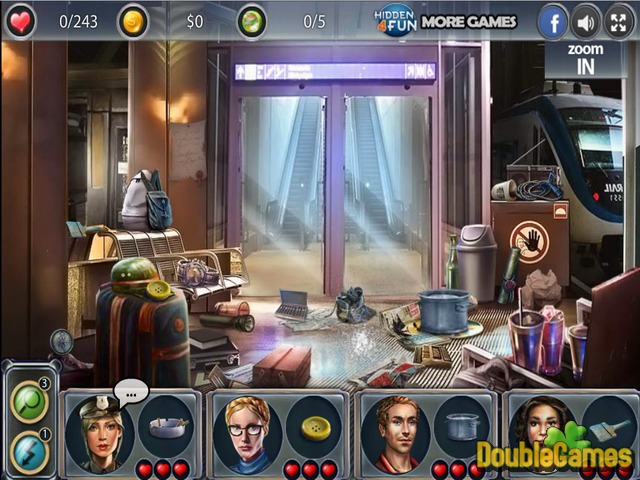
Task: Share the game on Facebook
Action: [x=553, y=22]
